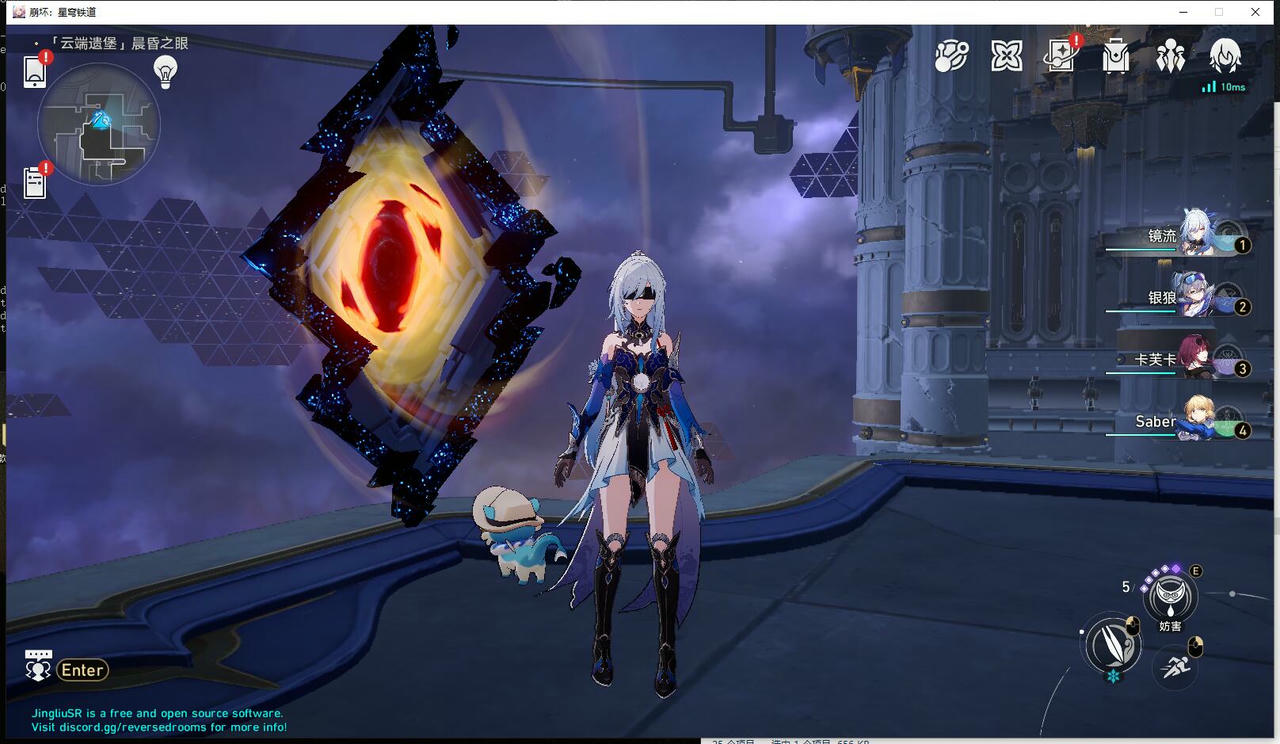Activate the 妨害 skill icon

click(x=1168, y=598)
